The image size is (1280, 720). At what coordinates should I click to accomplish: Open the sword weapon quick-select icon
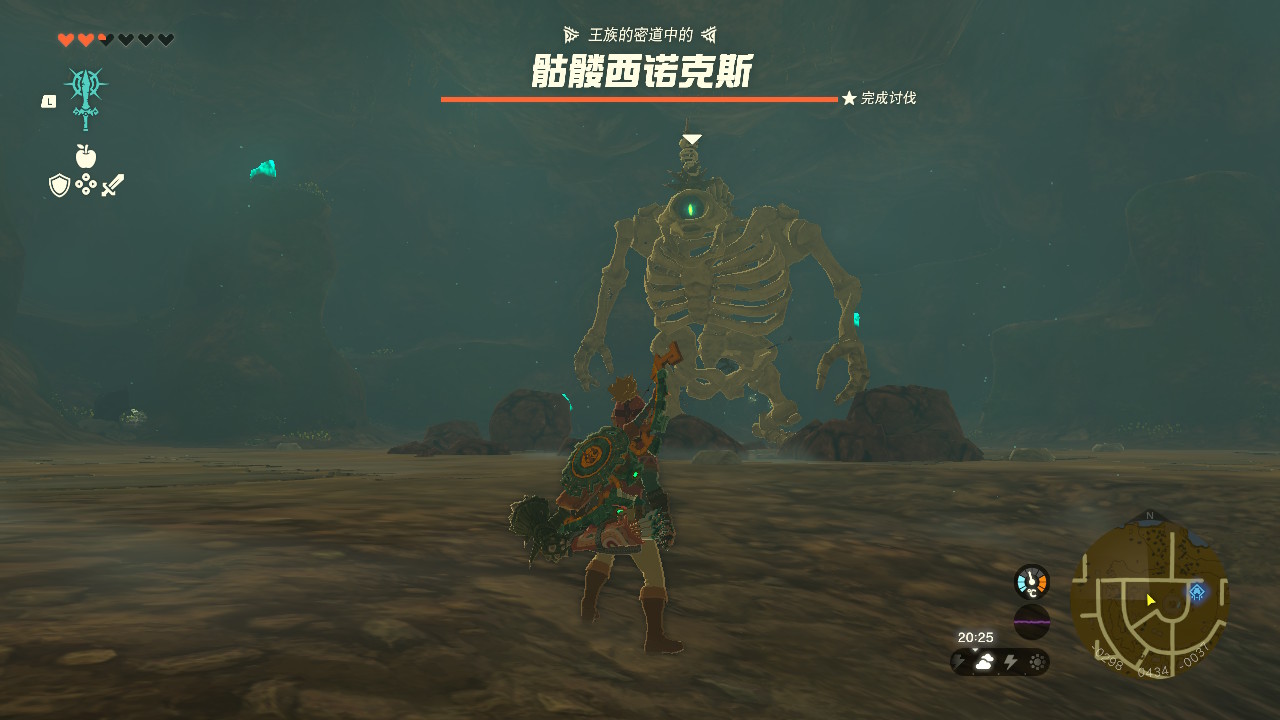coord(113,185)
